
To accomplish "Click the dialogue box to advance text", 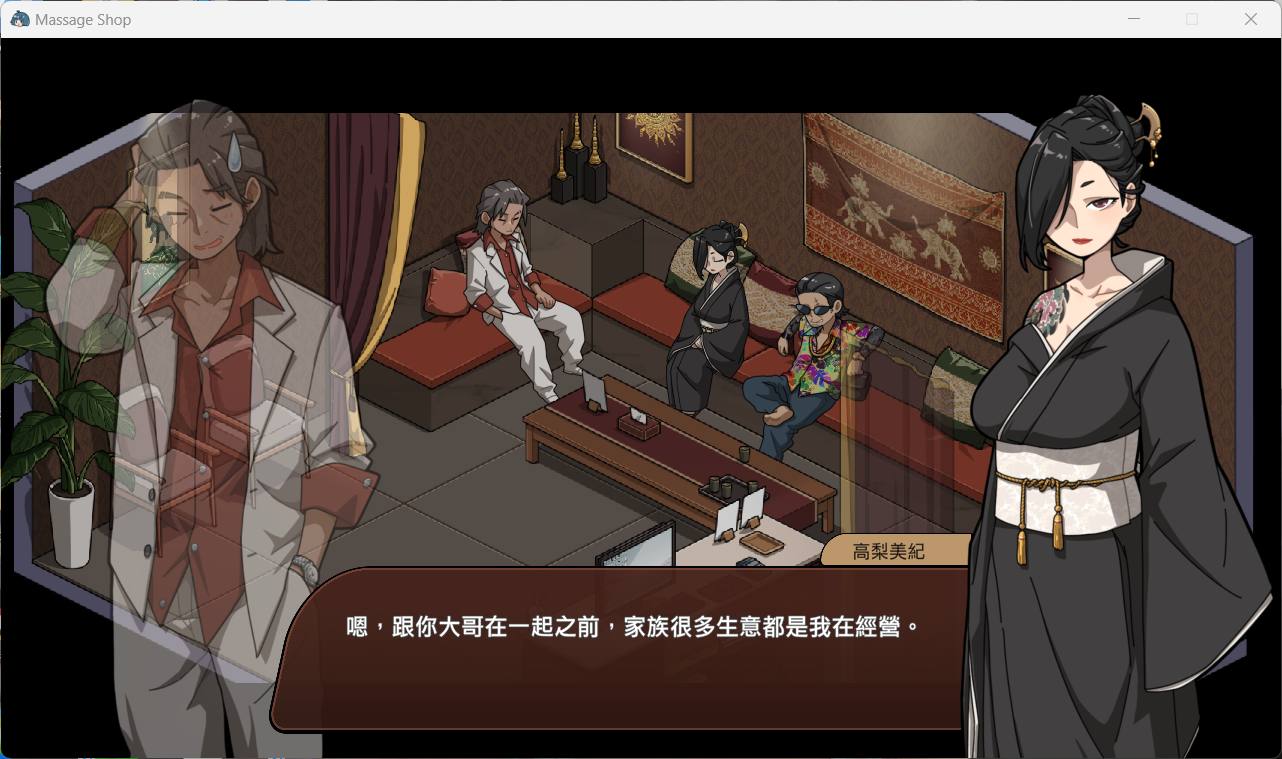I will (x=620, y=660).
